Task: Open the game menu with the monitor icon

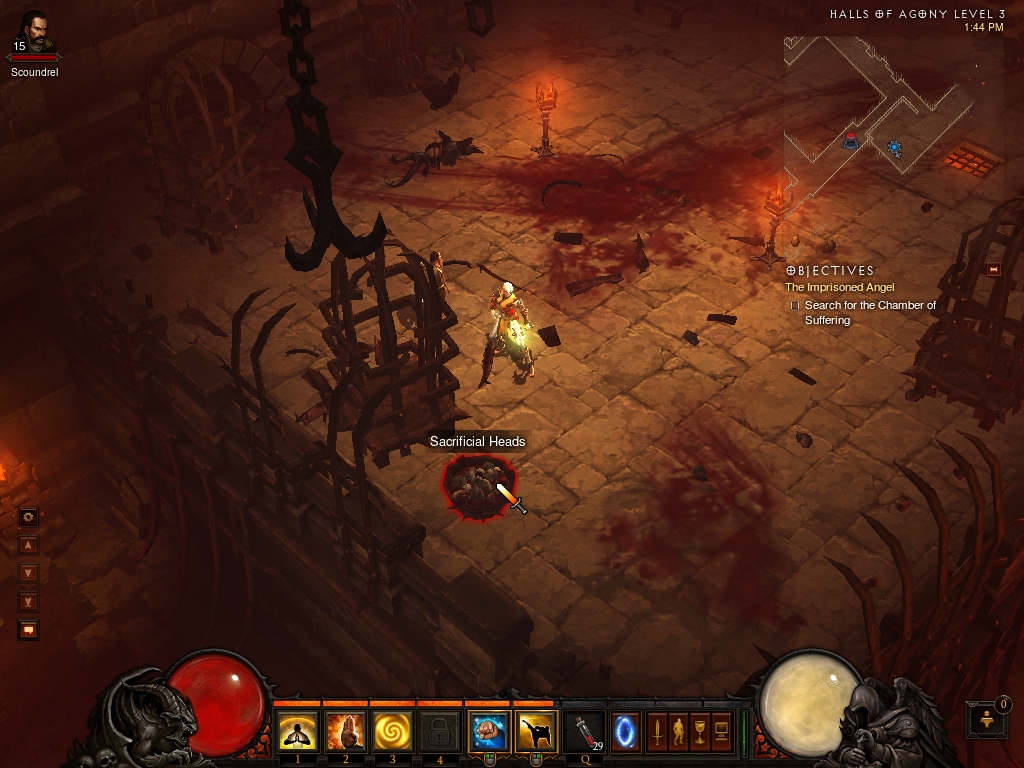Action: point(720,731)
